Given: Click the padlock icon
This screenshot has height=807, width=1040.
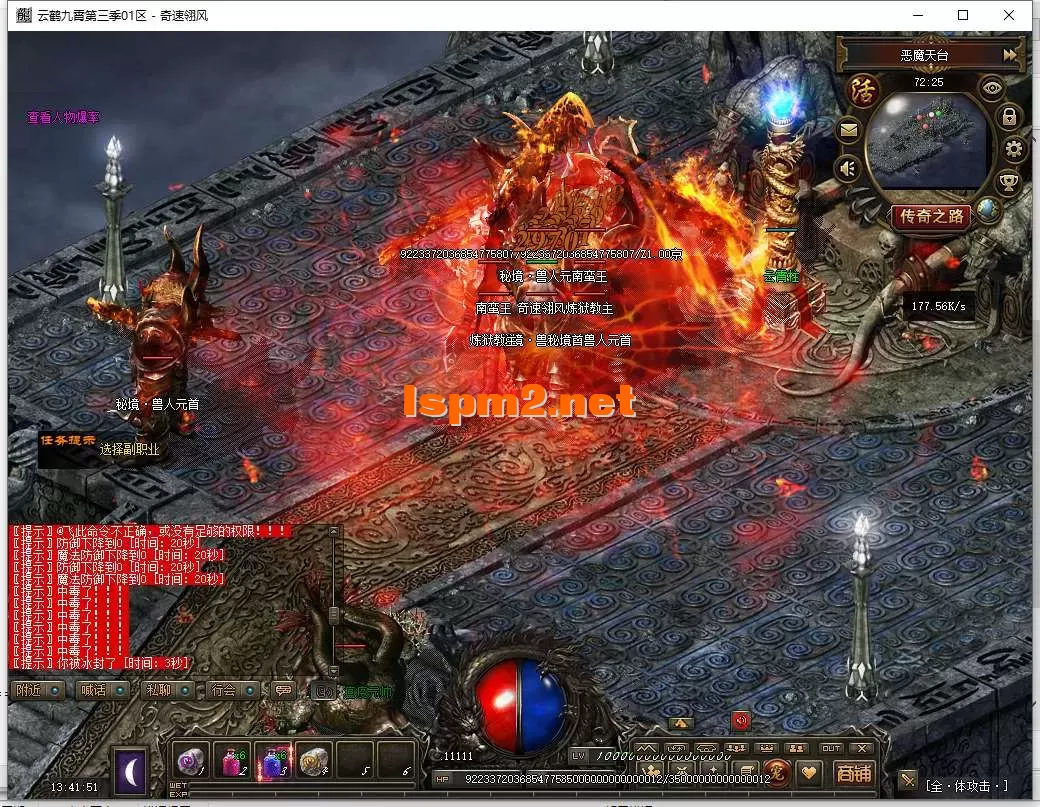Looking at the screenshot, I should (1009, 117).
